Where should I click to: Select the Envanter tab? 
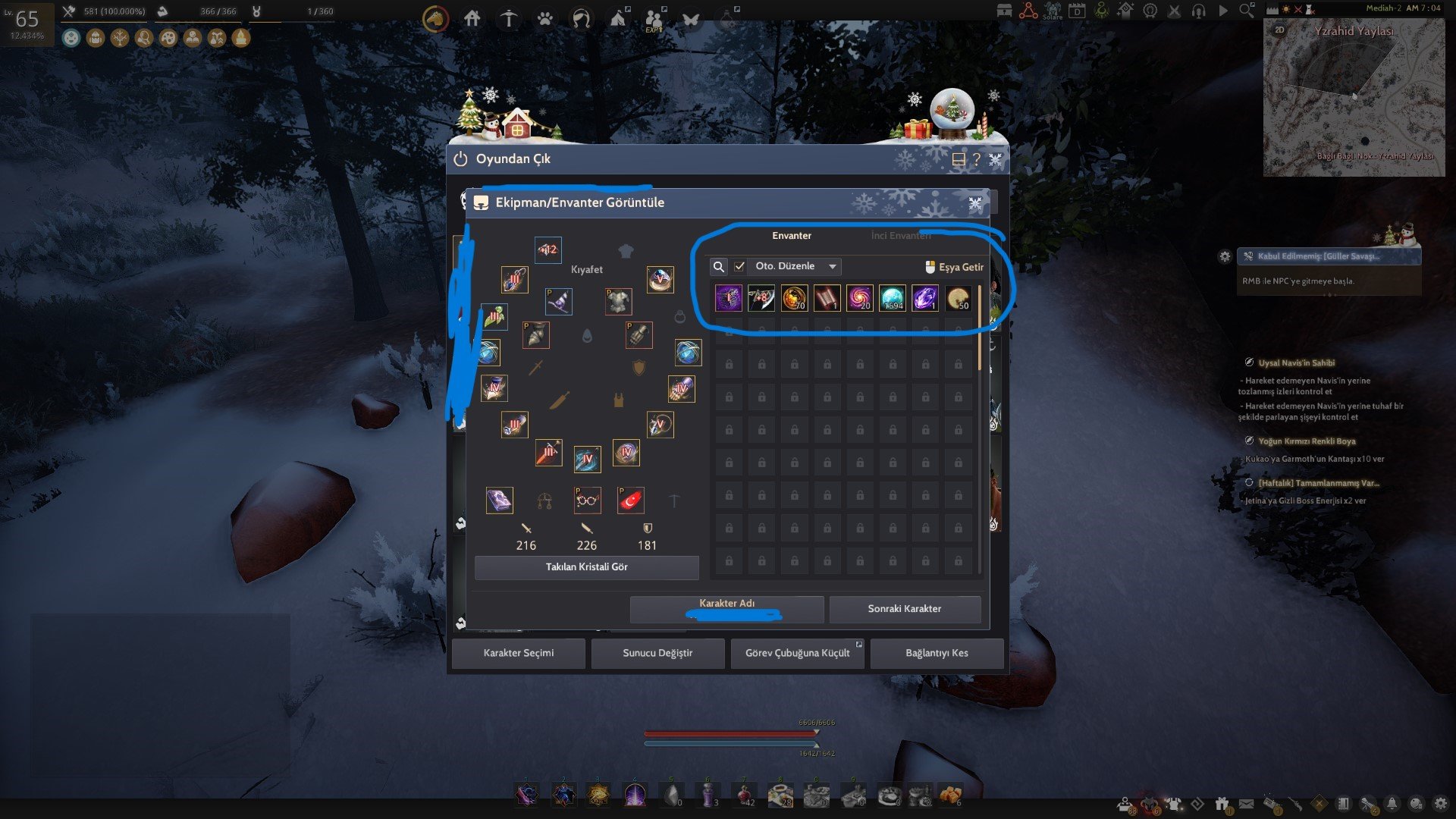792,235
